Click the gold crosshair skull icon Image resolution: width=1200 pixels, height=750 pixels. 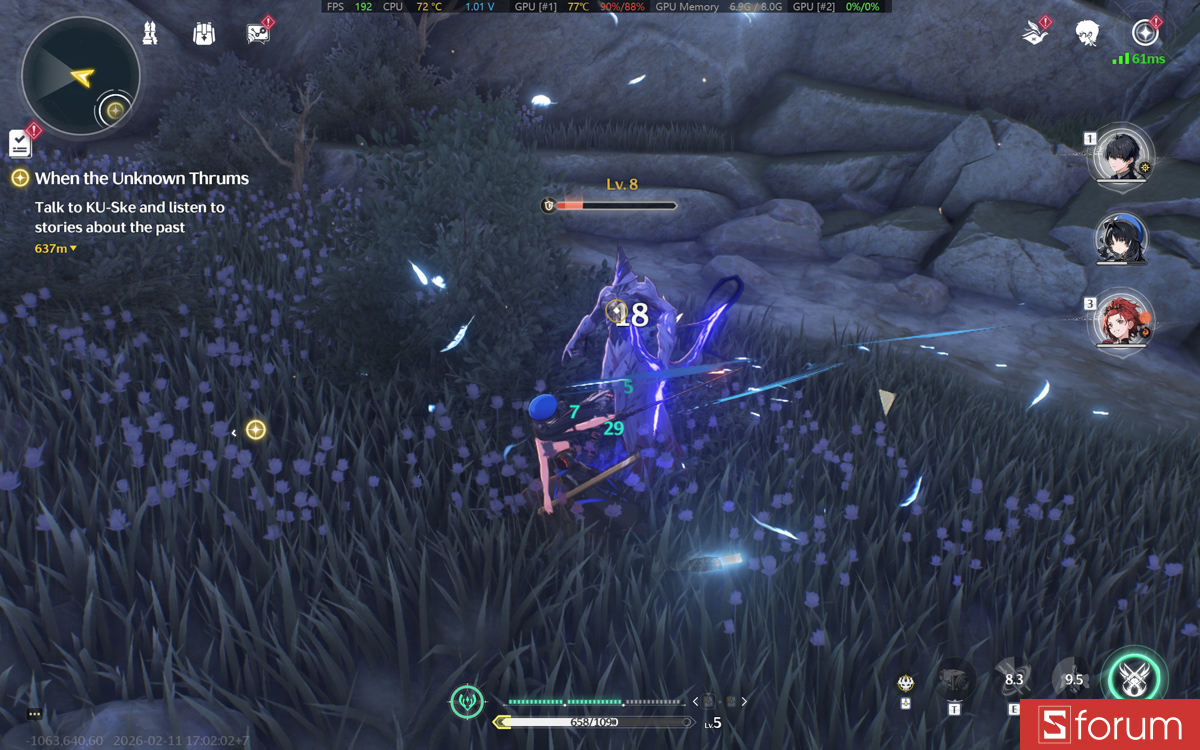pos(905,683)
